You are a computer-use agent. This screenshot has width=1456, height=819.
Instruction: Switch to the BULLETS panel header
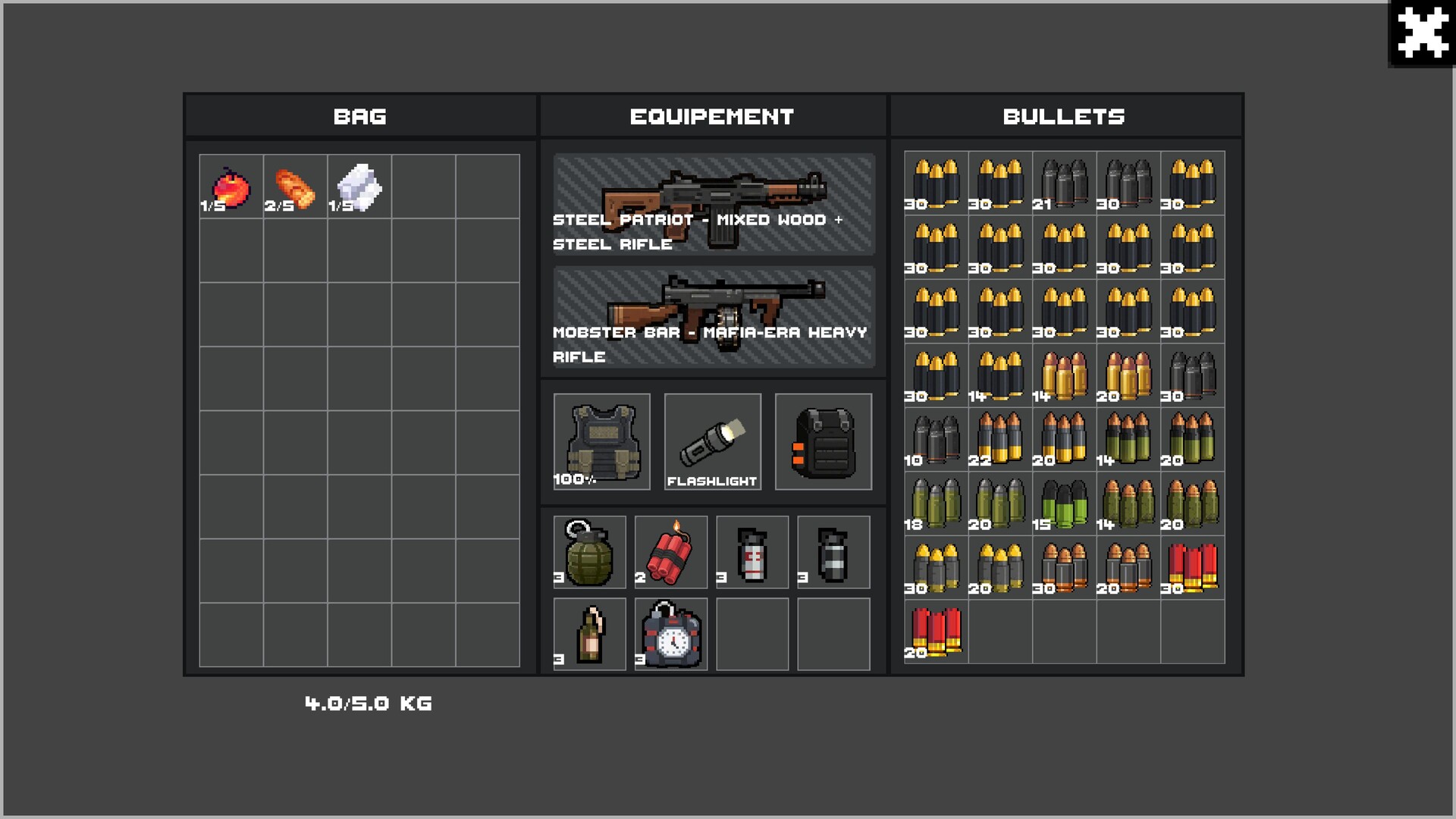coord(1064,117)
